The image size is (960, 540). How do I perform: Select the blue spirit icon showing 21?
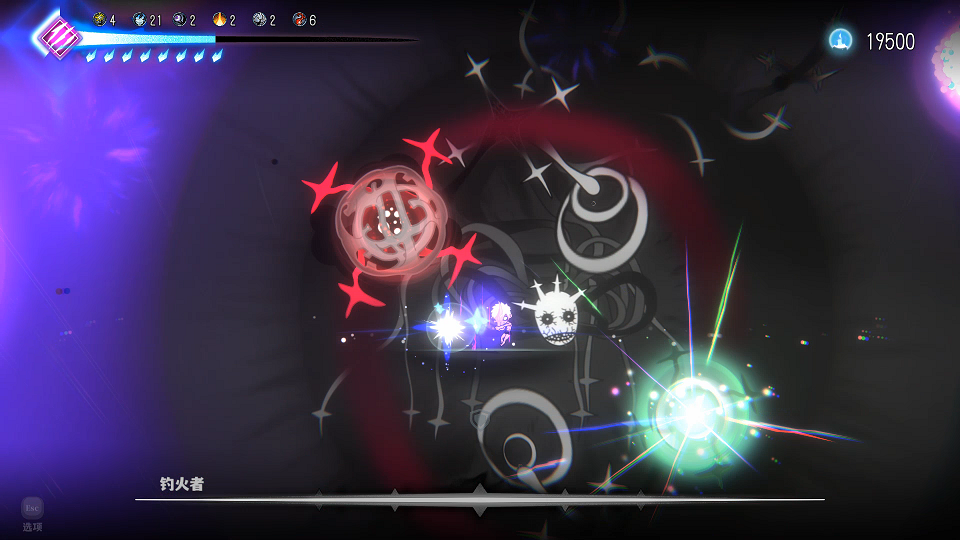point(139,19)
